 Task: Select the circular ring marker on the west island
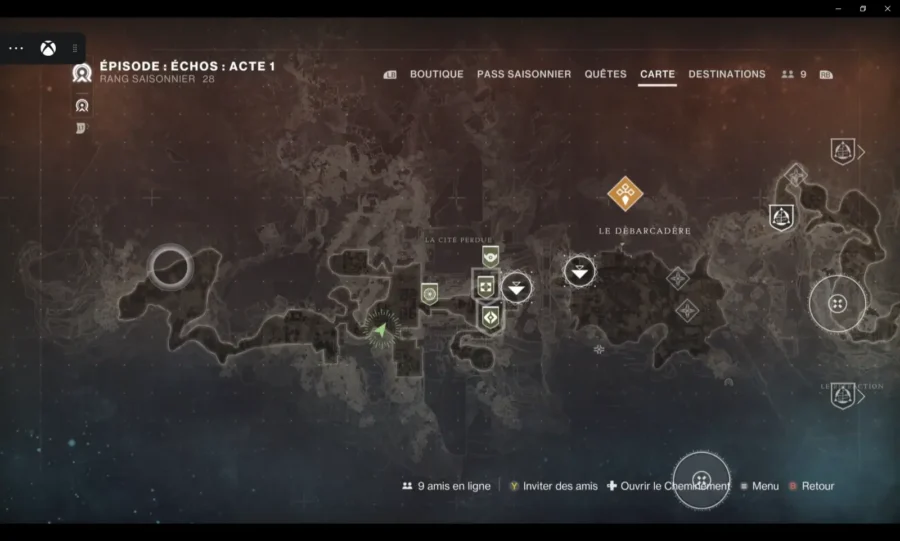[171, 266]
